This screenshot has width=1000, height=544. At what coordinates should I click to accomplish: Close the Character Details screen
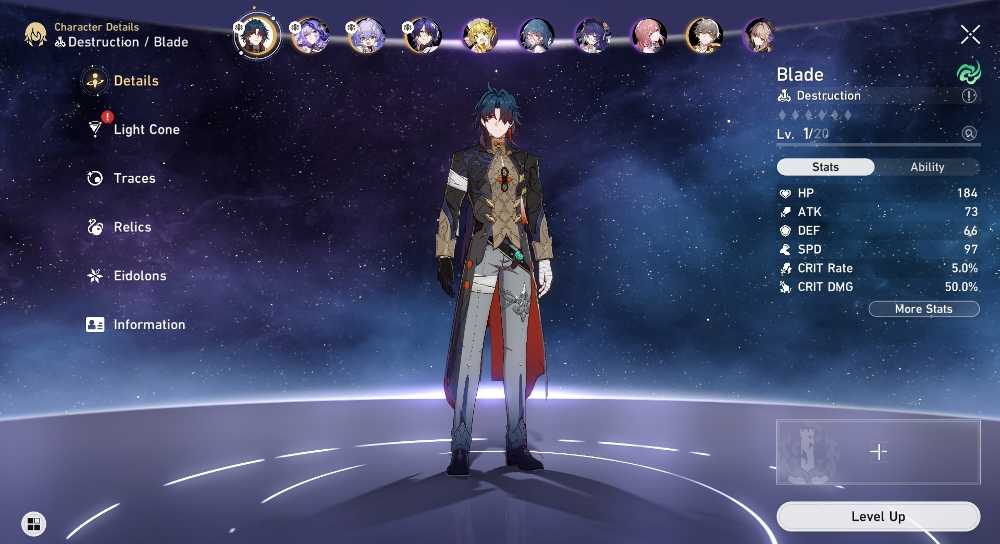970,35
